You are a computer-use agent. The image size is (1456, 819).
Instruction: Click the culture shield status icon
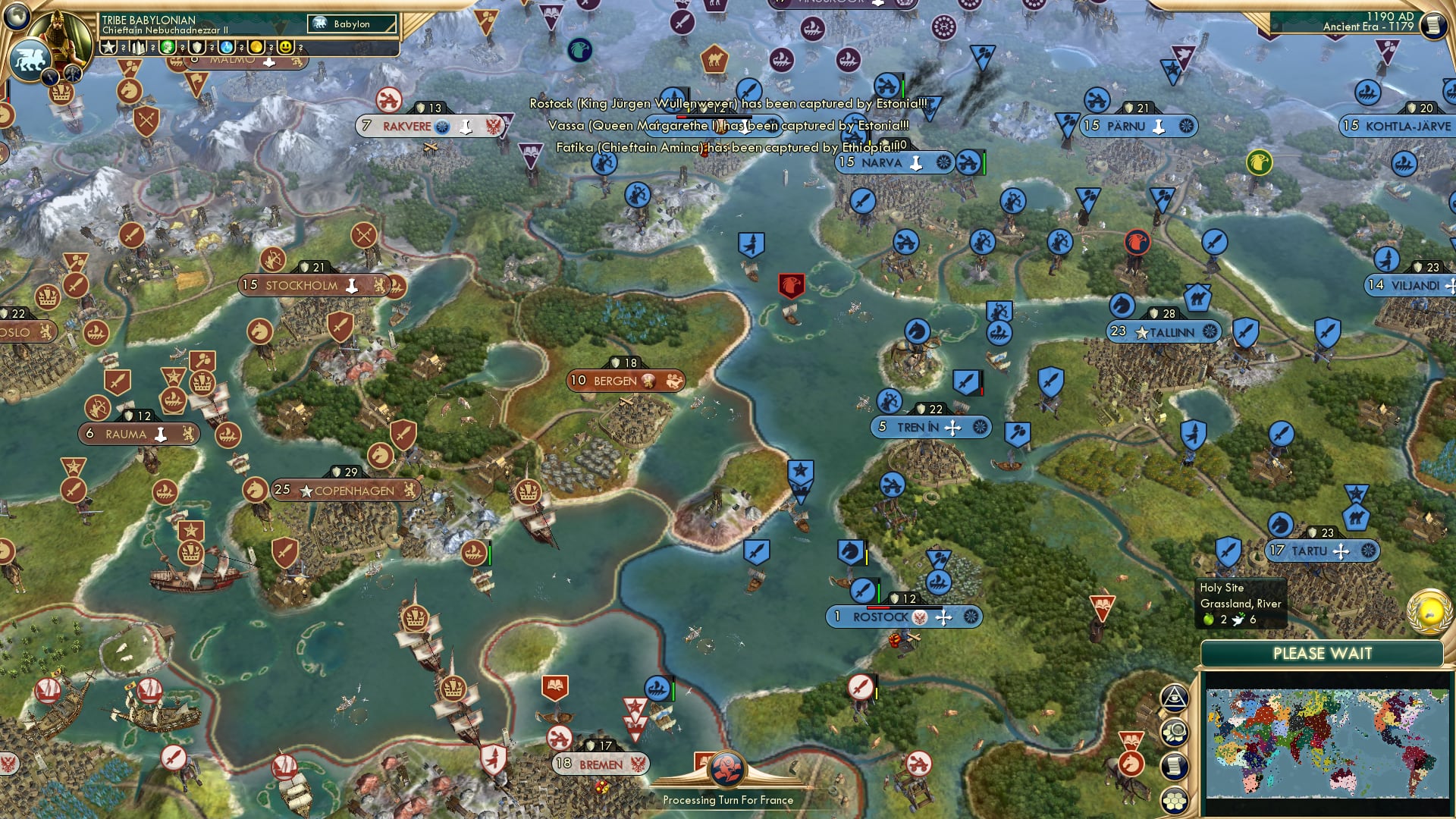click(197, 48)
